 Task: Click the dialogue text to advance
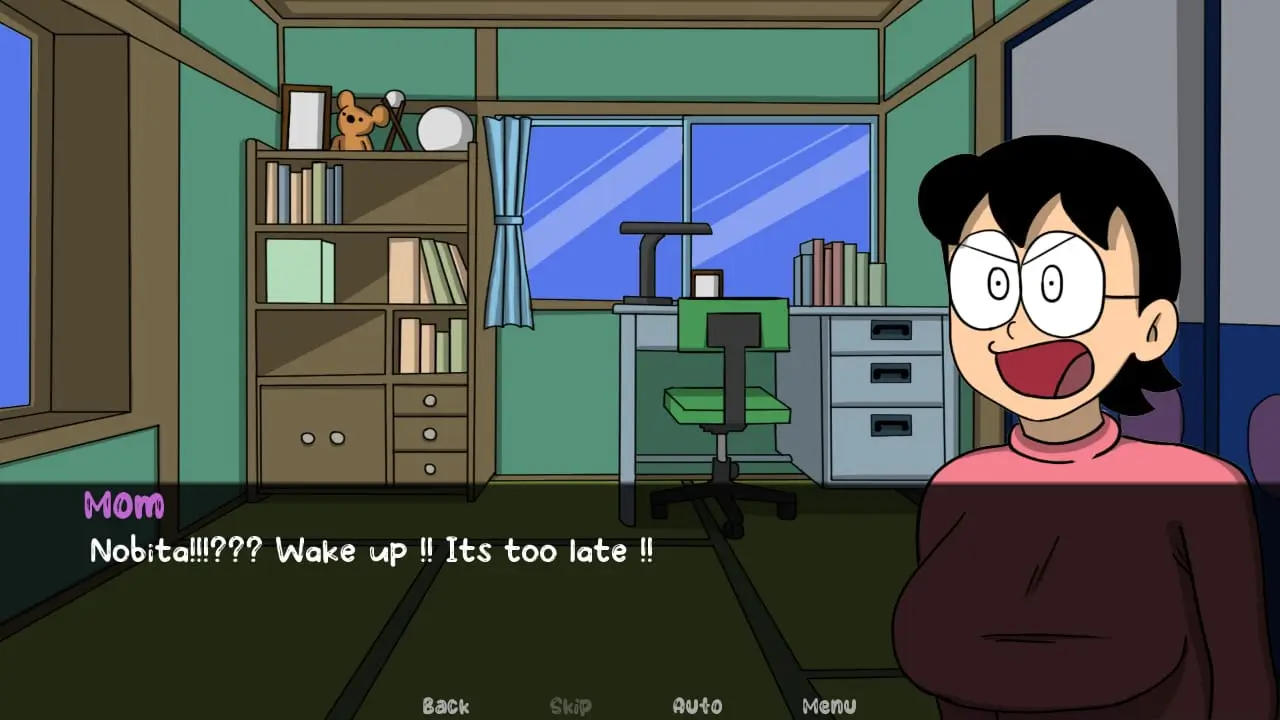coord(370,551)
